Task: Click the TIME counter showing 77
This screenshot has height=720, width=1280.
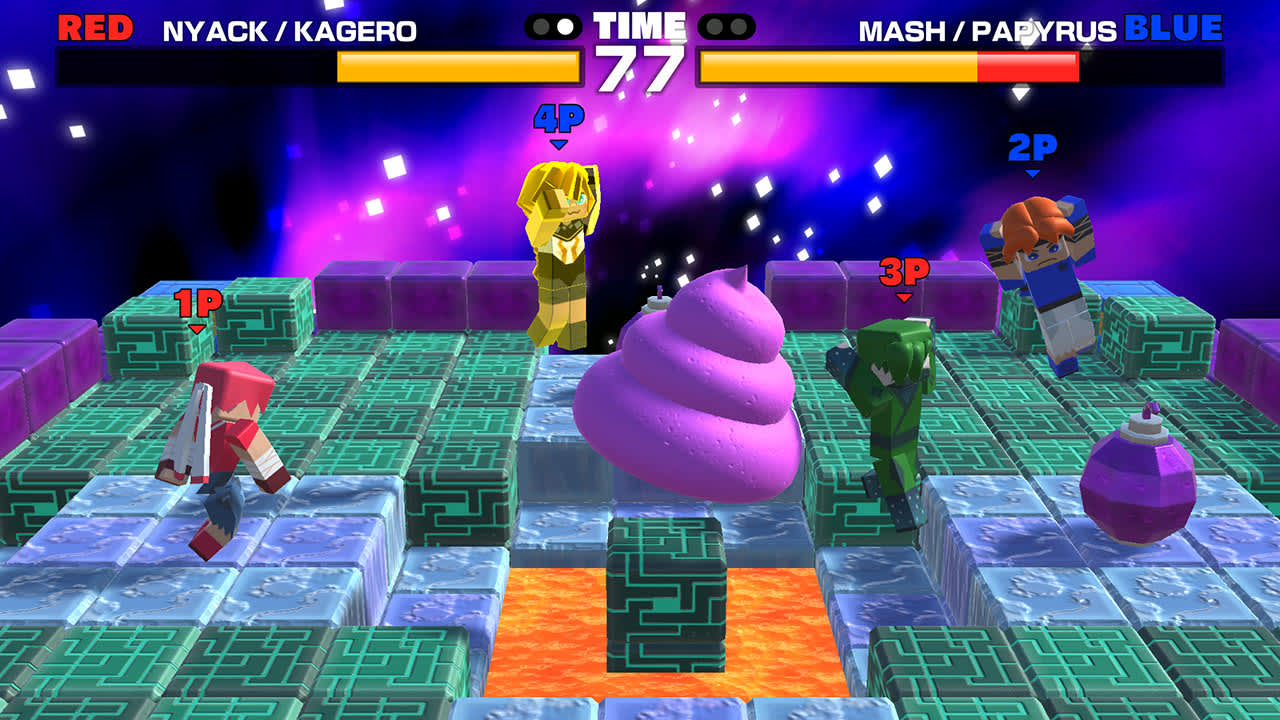Action: pyautogui.click(x=637, y=60)
